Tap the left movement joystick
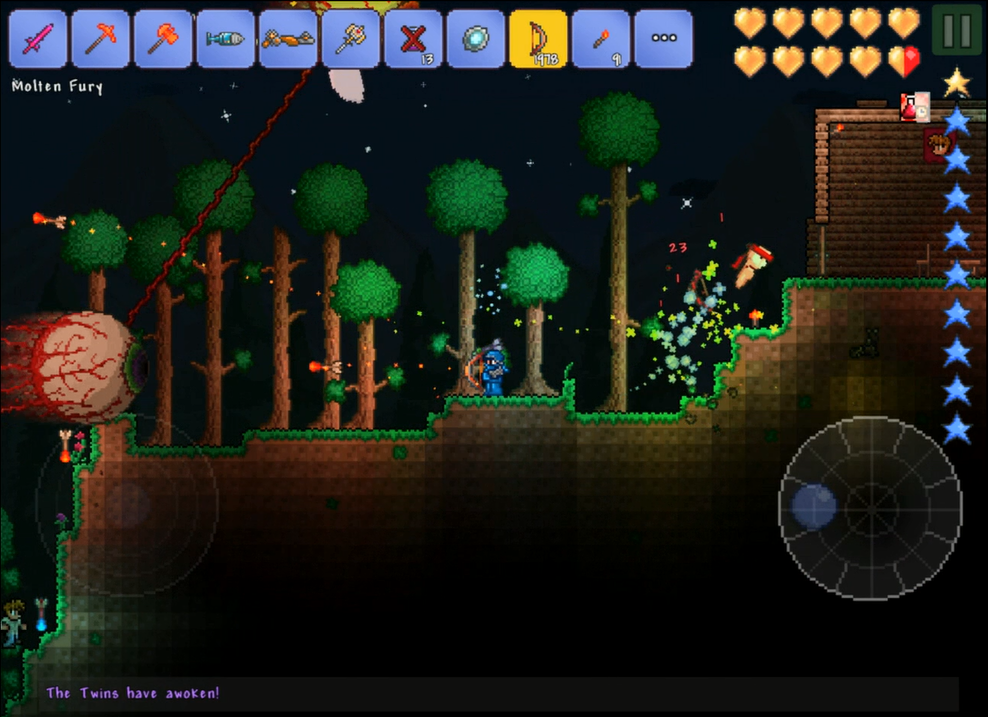988x717 pixels. pos(126,504)
